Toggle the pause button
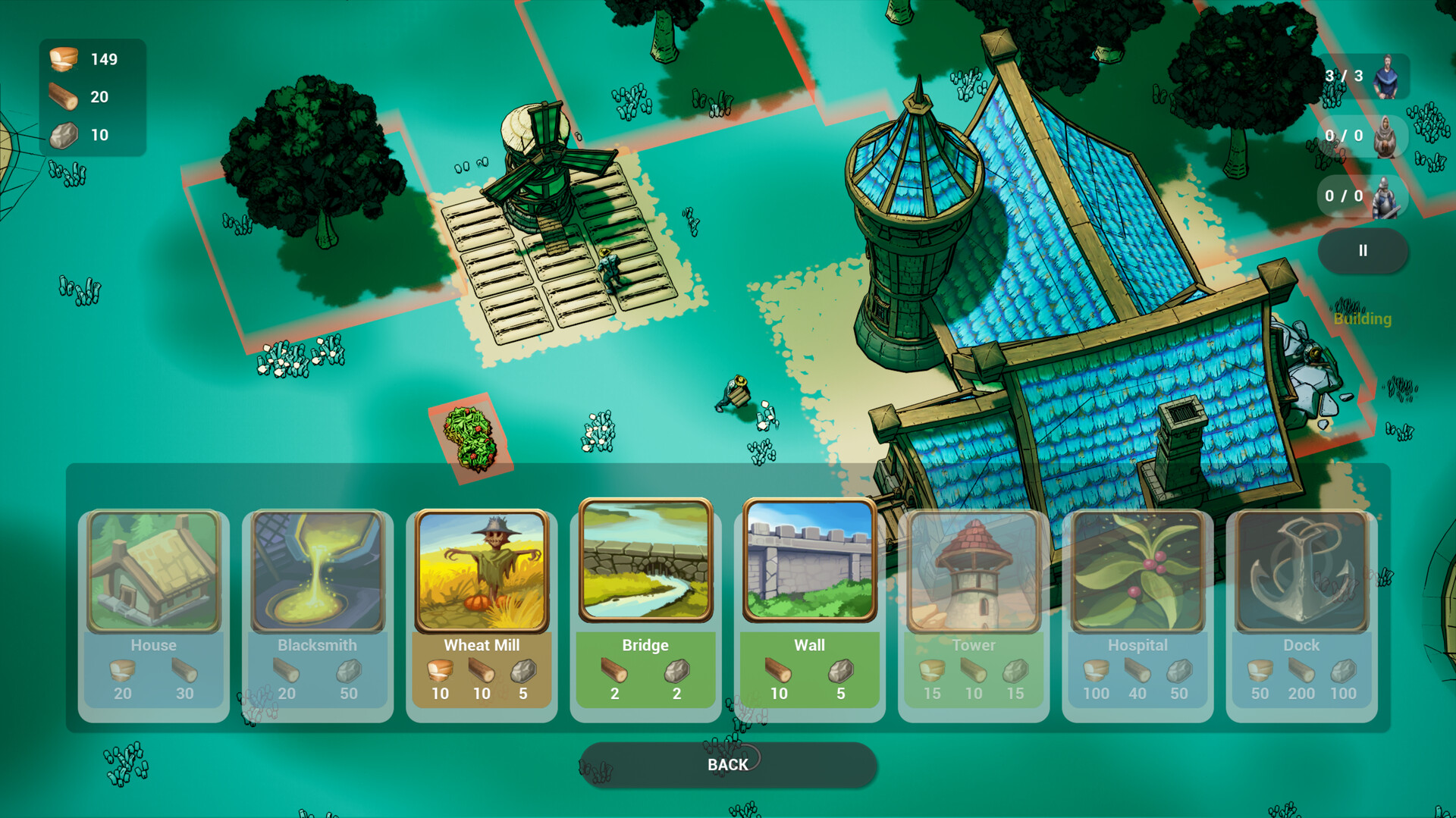 [x=1363, y=250]
